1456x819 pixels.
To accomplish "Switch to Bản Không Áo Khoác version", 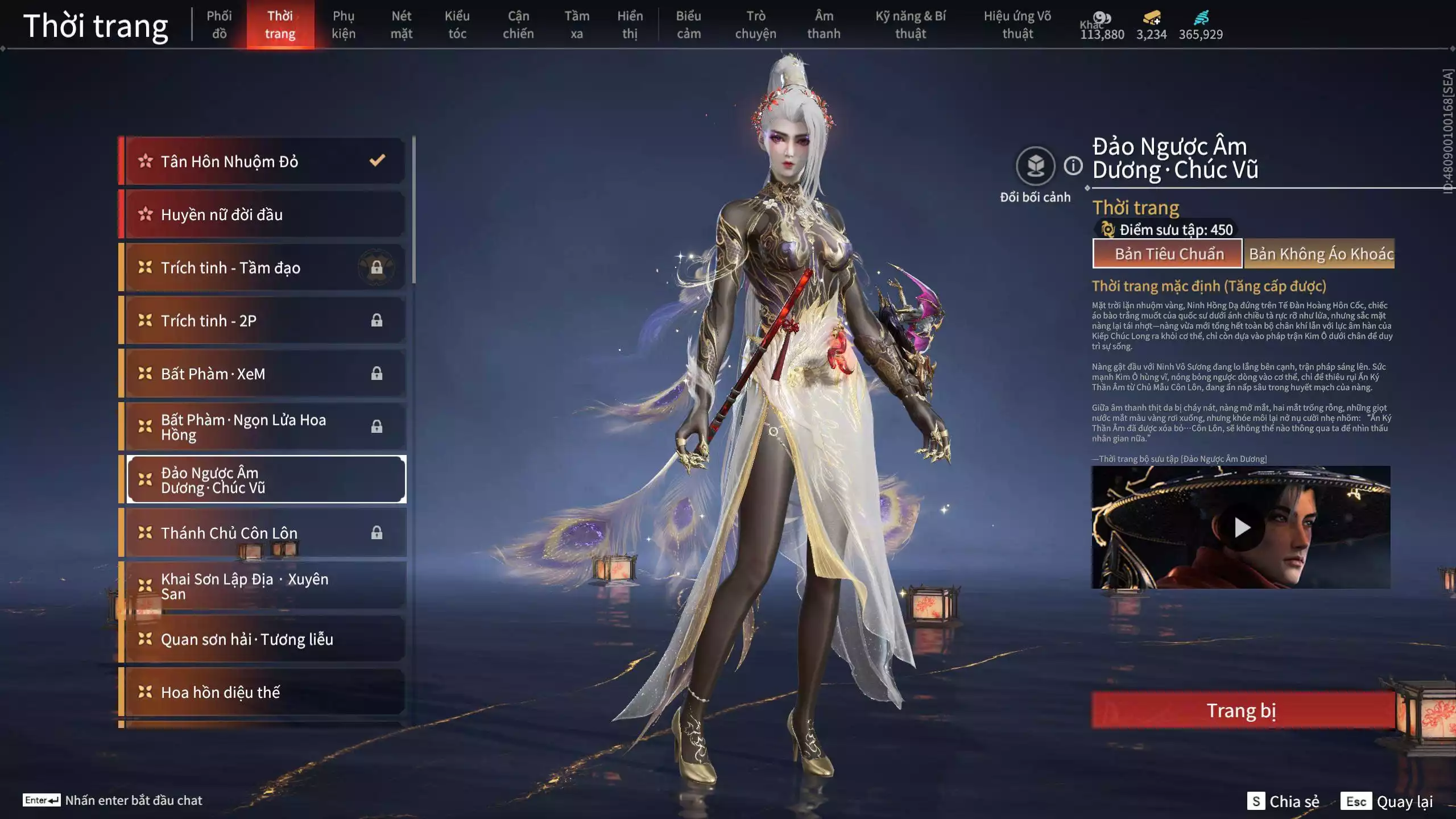I will click(x=1319, y=254).
